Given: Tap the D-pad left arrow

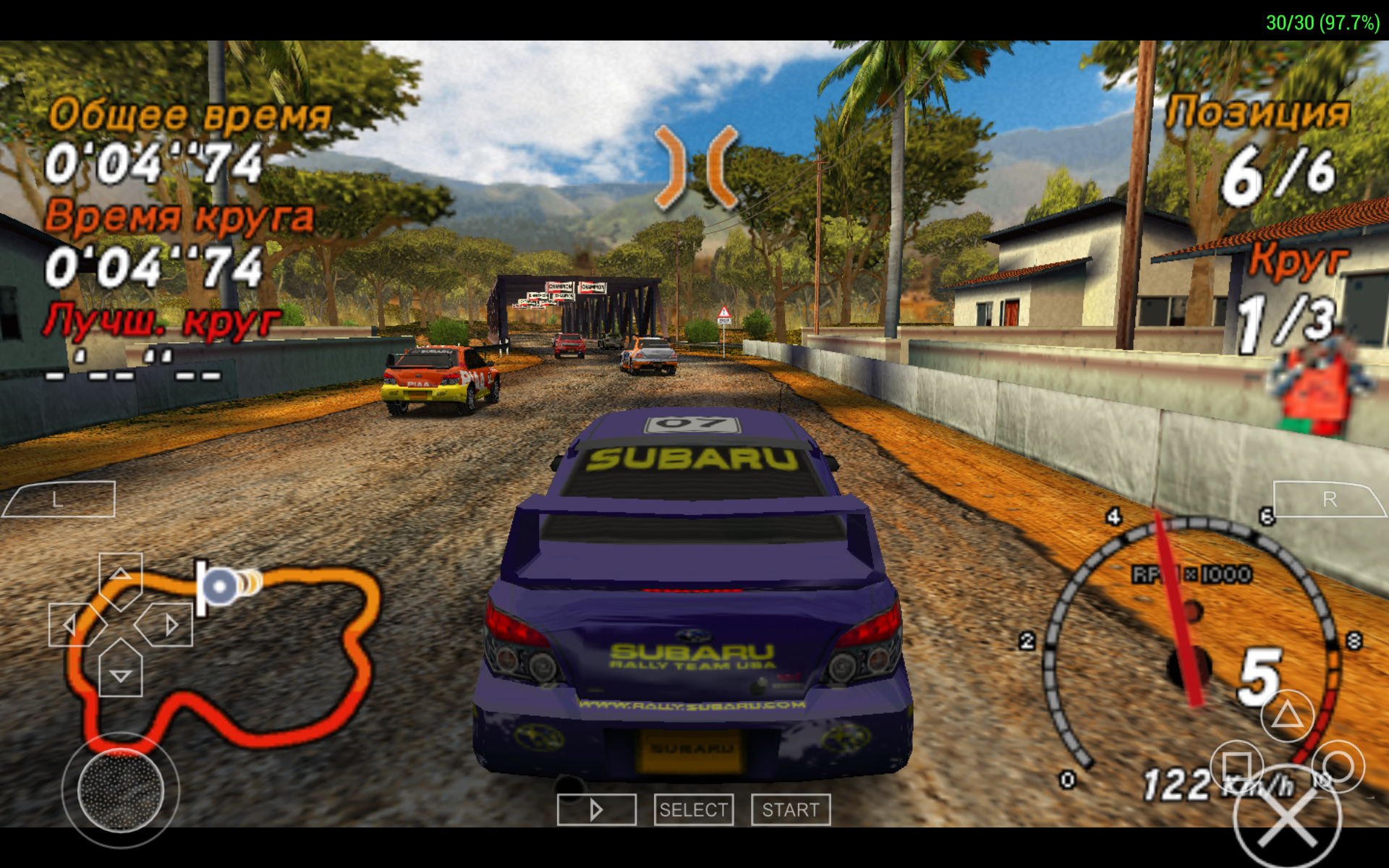Looking at the screenshot, I should pyautogui.click(x=72, y=624).
